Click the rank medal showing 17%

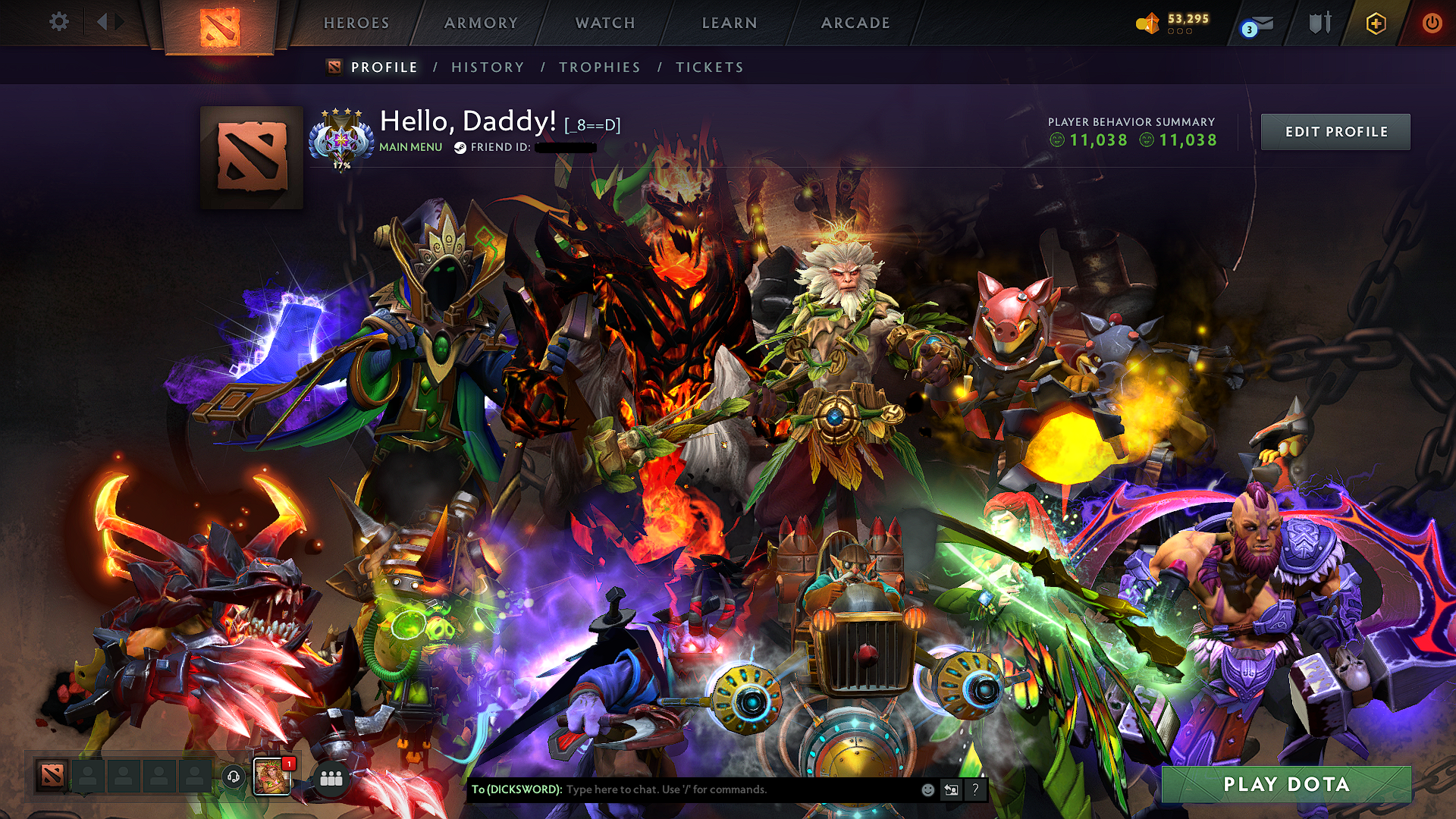coord(343,140)
